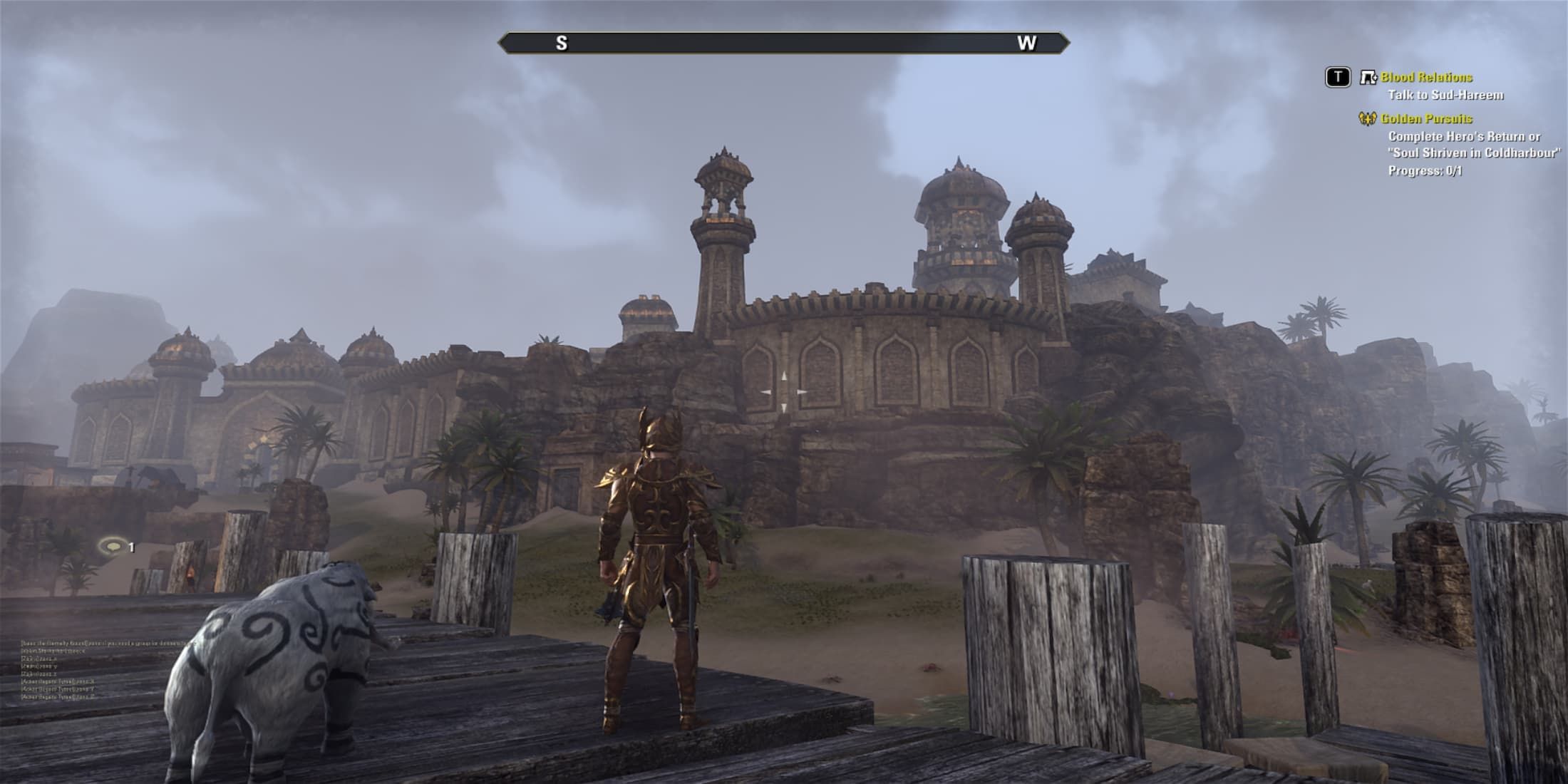Click the Golden Pursuits laurel icon
The image size is (1568, 784).
point(1367,119)
